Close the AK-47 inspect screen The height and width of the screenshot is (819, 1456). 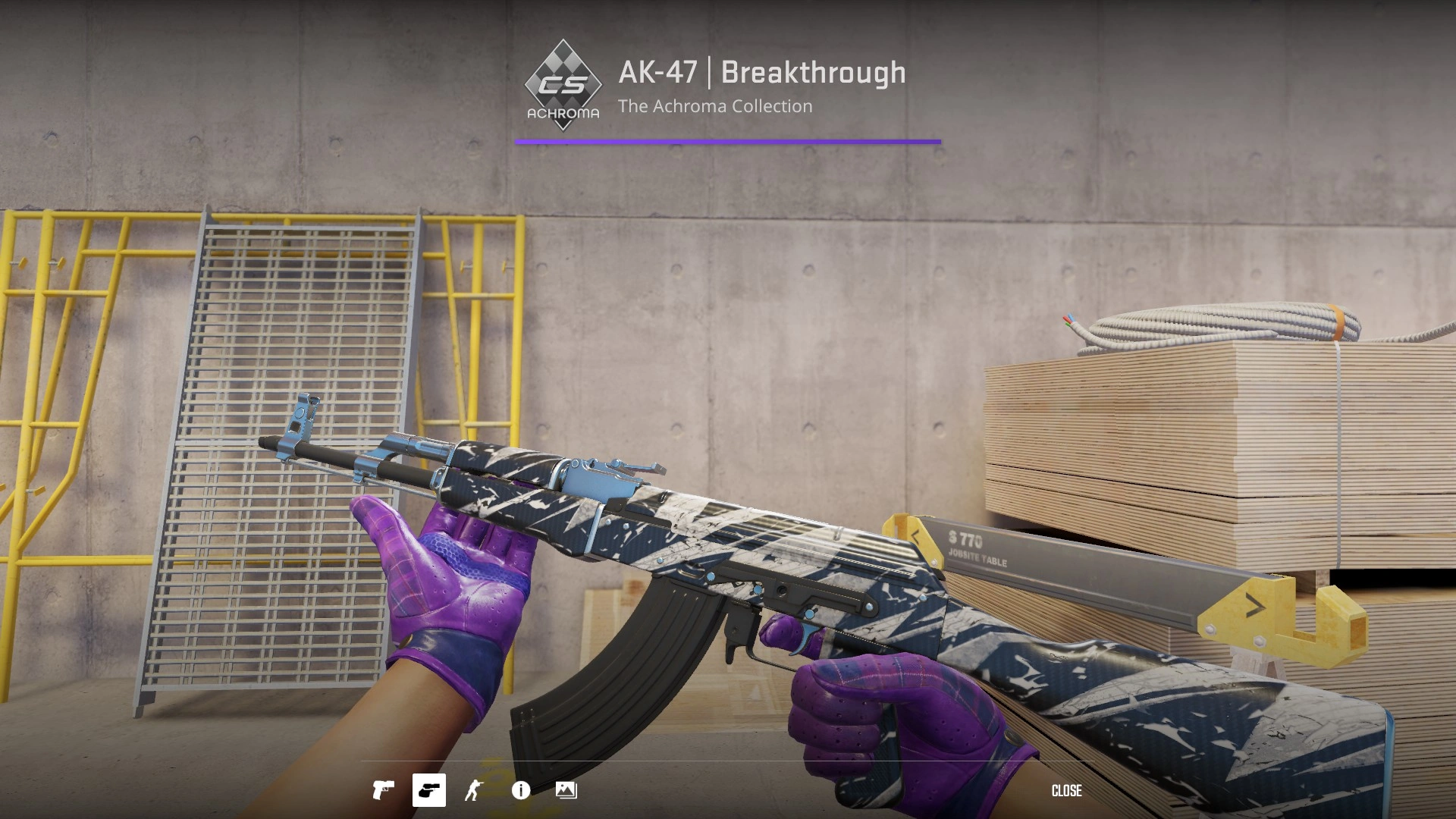[x=1066, y=790]
